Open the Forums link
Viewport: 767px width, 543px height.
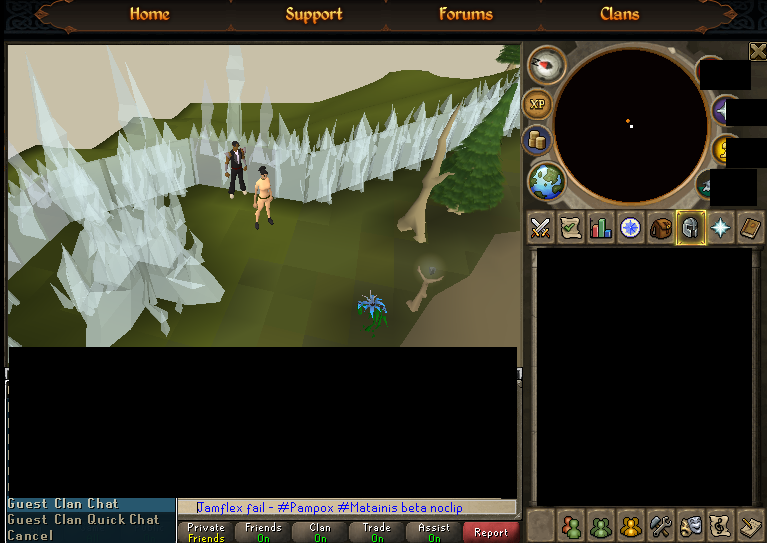465,14
